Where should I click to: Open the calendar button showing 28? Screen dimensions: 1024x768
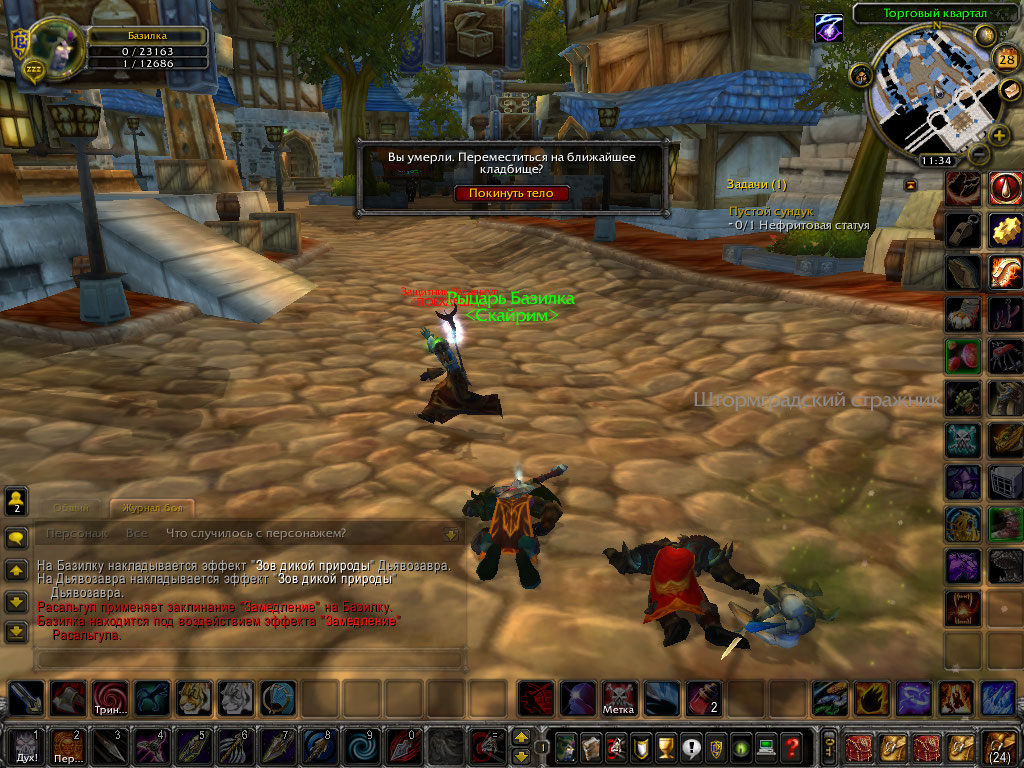click(1008, 59)
